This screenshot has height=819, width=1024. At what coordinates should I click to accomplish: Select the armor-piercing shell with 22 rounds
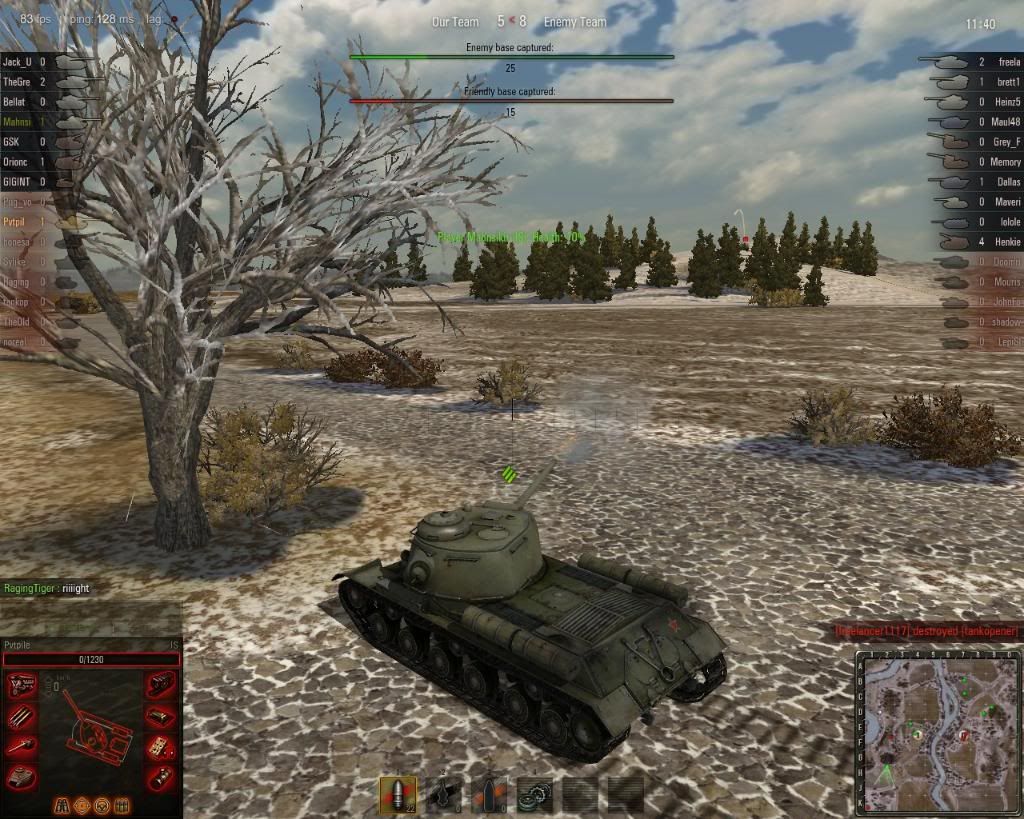[x=397, y=794]
